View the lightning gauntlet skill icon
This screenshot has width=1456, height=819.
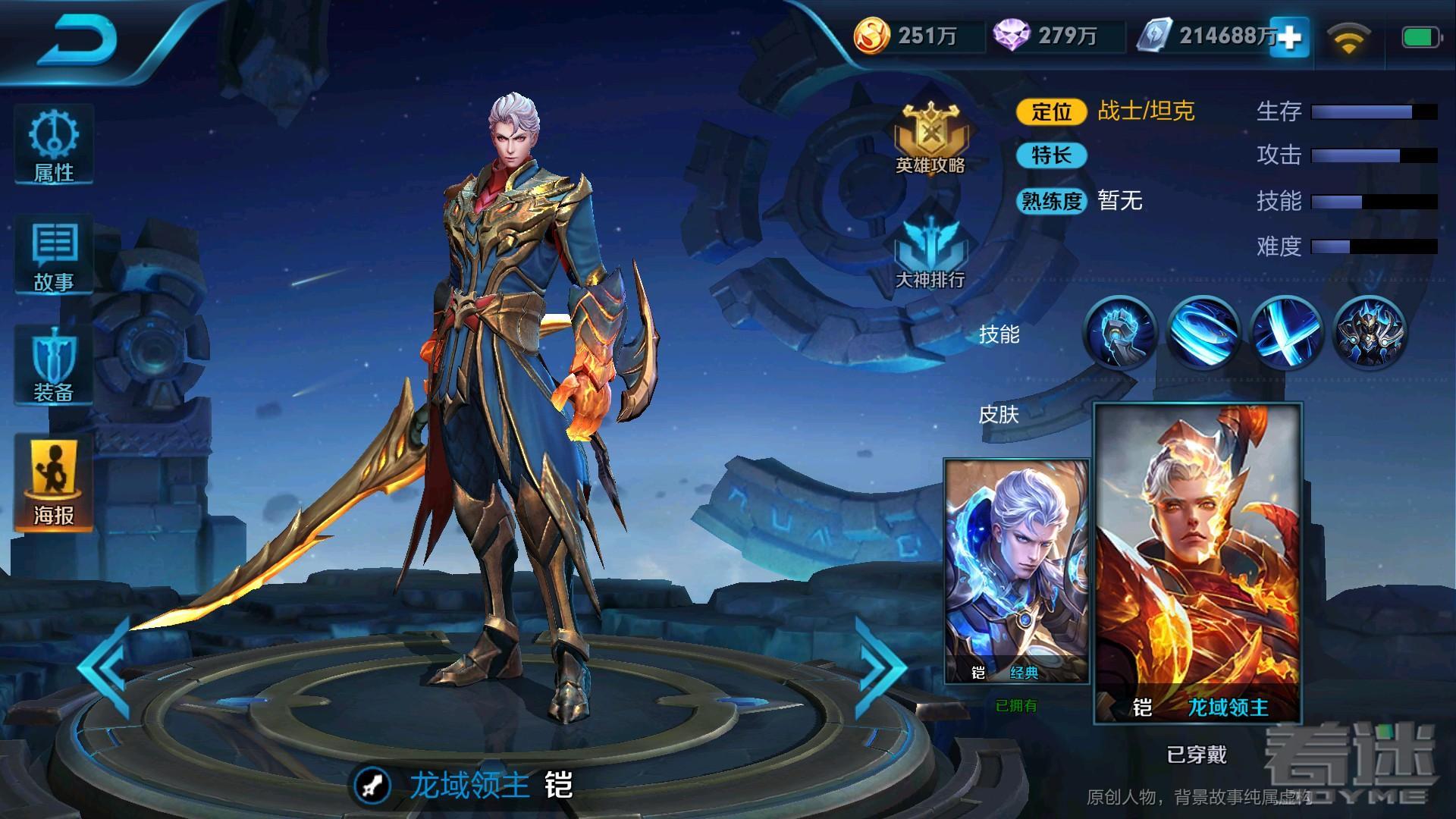point(1120,332)
